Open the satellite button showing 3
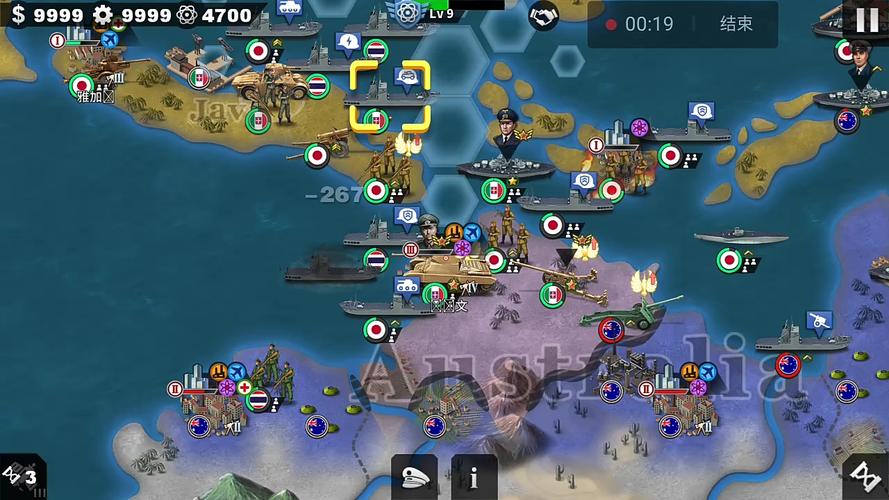 coord(20,476)
